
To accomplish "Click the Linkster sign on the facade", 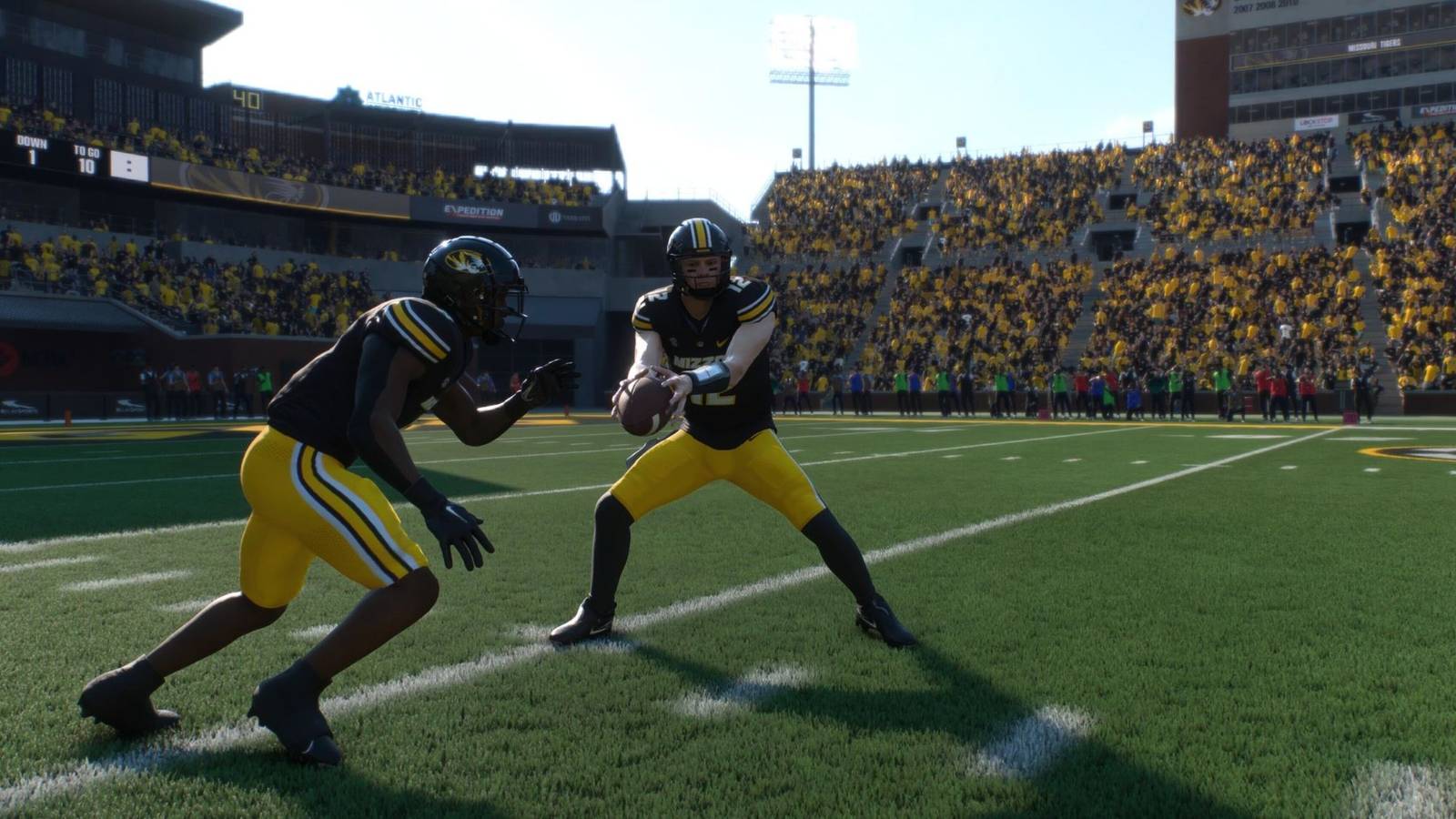I will 1314,122.
